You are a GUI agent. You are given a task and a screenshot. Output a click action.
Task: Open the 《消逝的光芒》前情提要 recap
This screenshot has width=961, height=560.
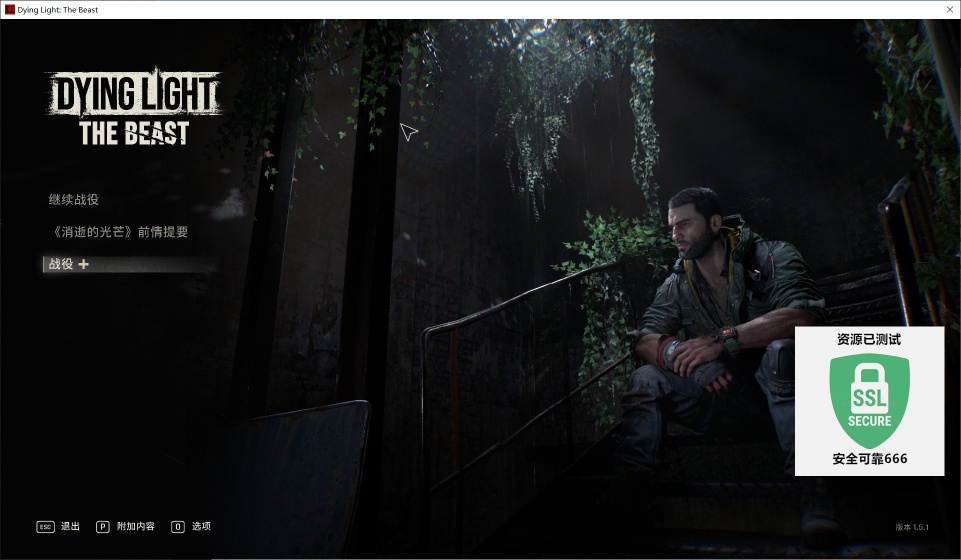click(118, 232)
